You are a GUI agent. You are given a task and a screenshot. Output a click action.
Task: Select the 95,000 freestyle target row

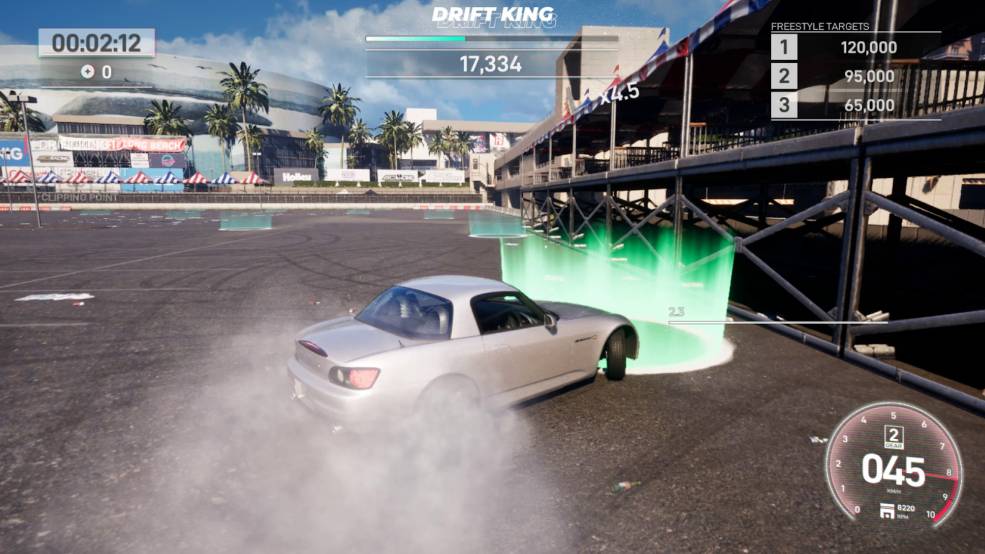tap(855, 76)
